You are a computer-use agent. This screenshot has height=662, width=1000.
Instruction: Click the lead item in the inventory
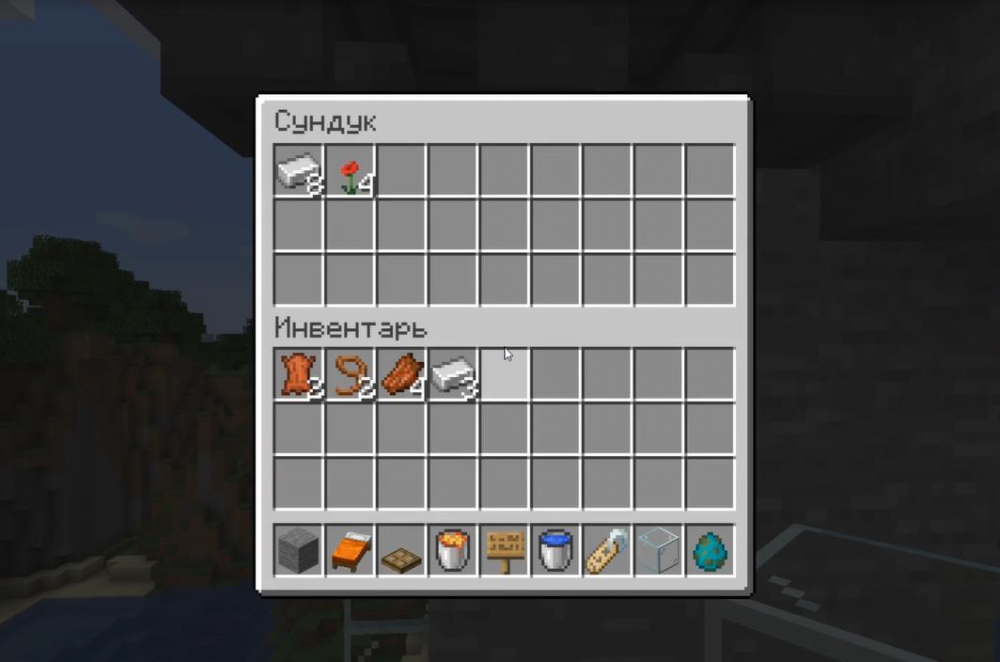(x=350, y=374)
